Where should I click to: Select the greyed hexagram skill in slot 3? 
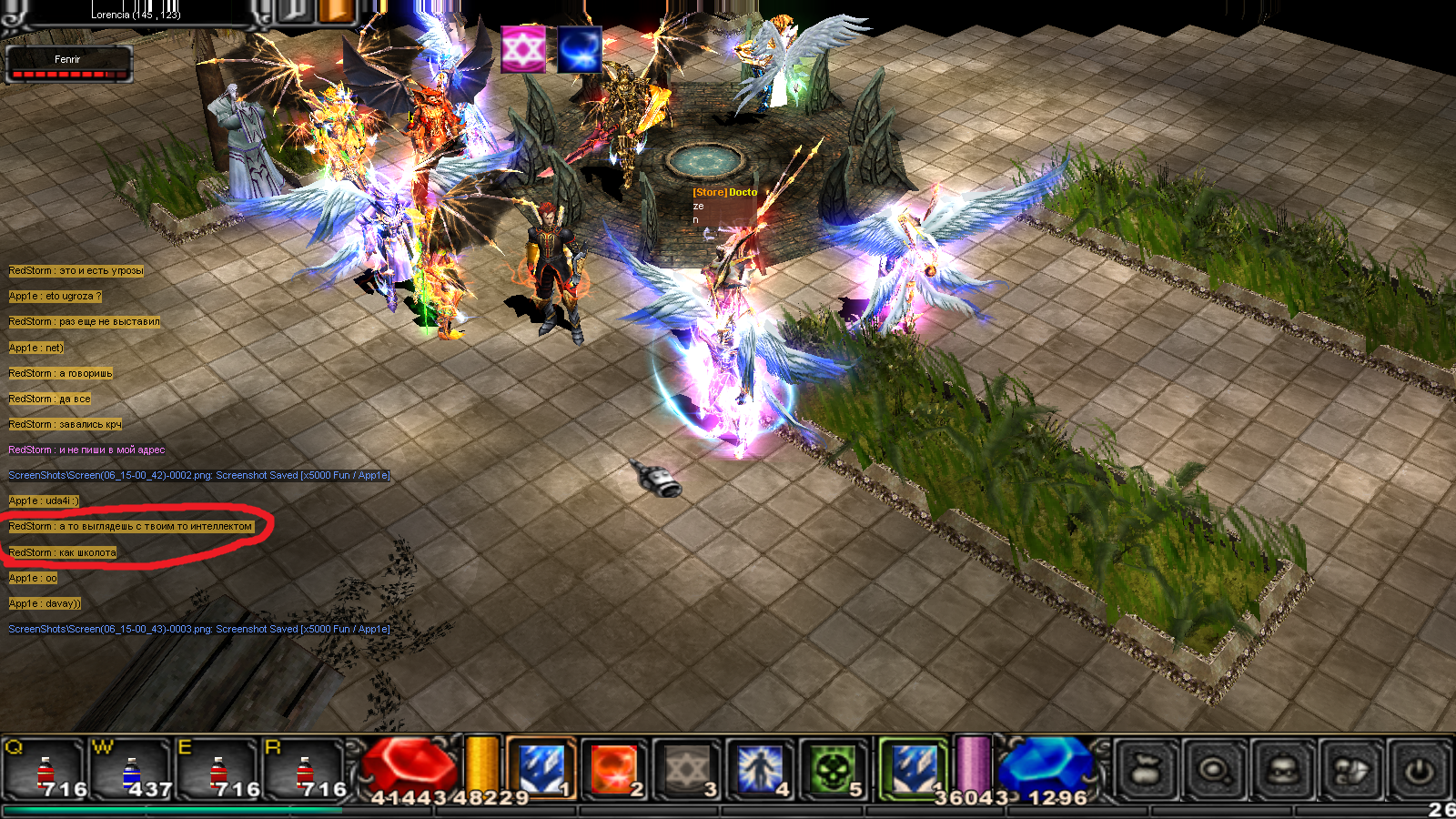(x=687, y=769)
